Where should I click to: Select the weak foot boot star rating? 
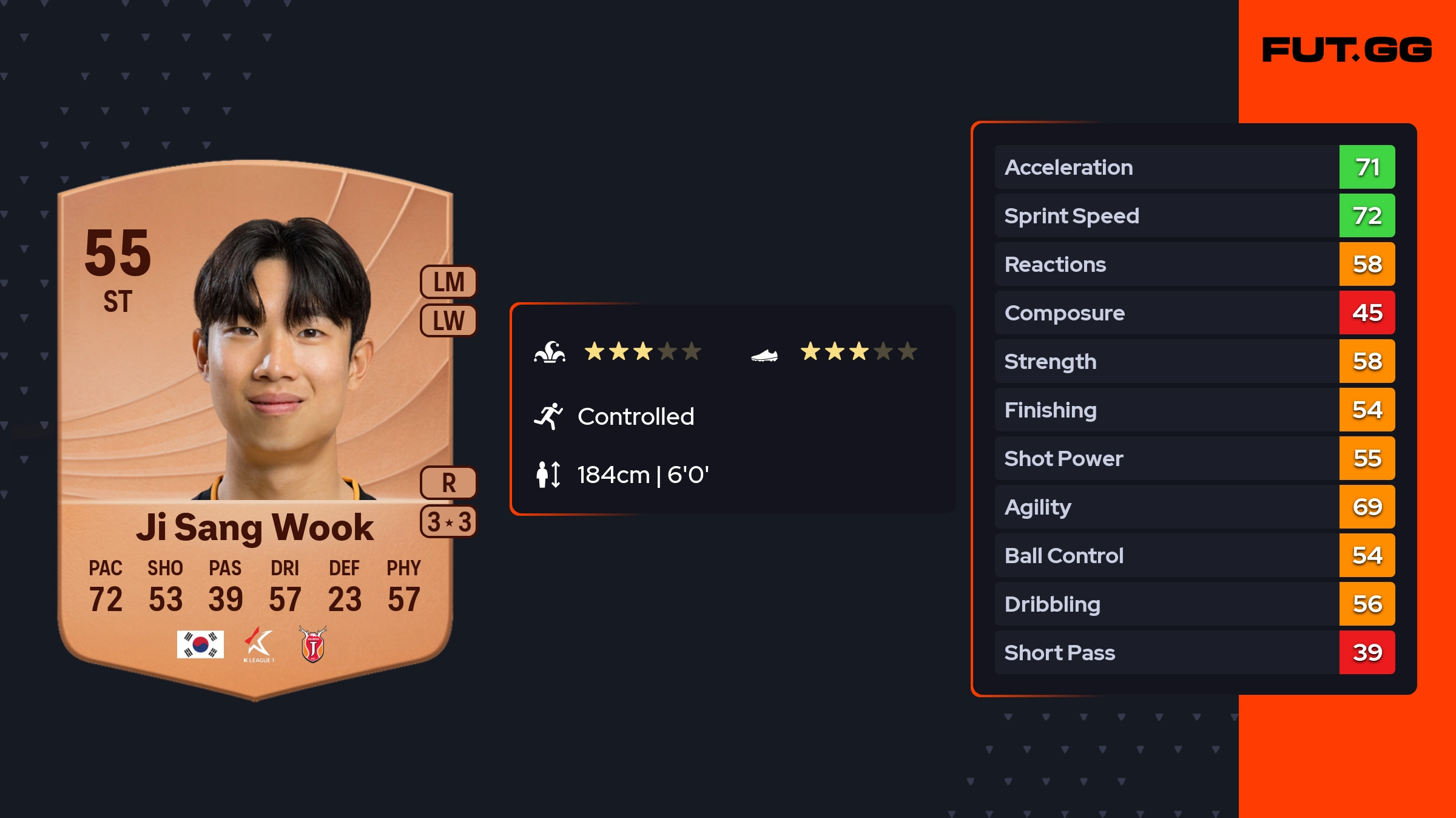point(858,351)
